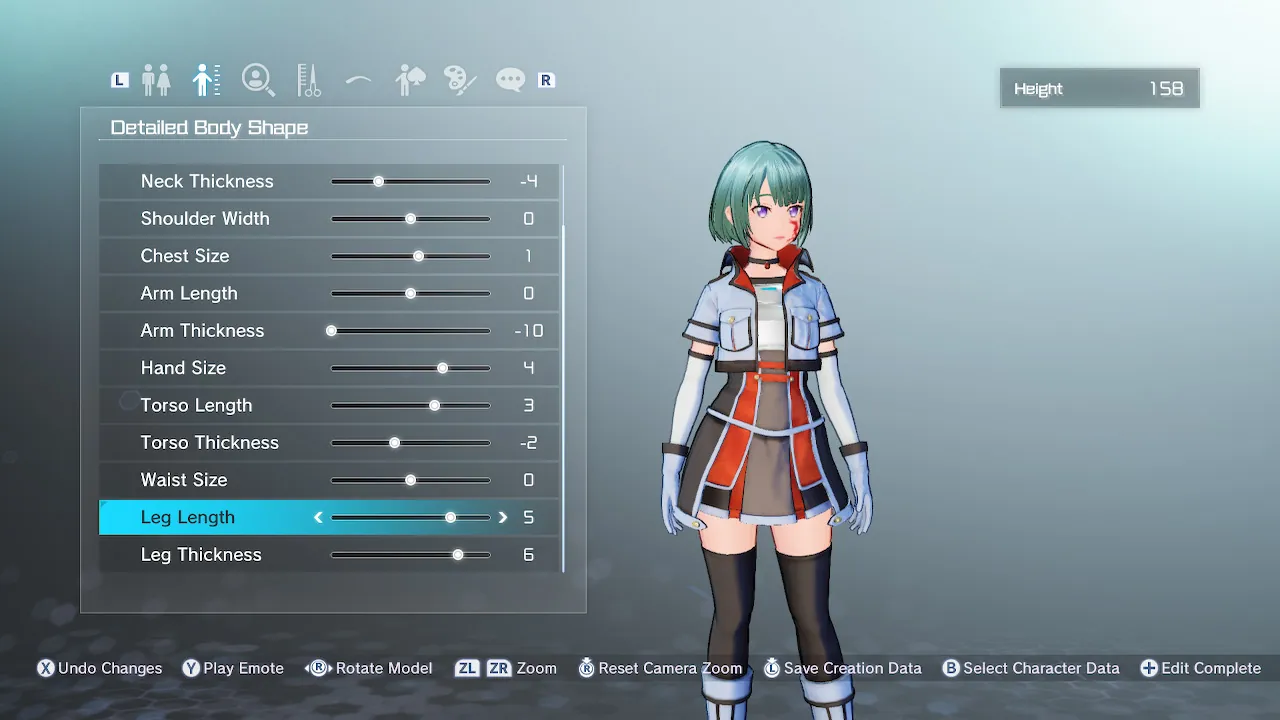1280x720 pixels.
Task: Click the L shoulder button indicator
Action: click(119, 79)
